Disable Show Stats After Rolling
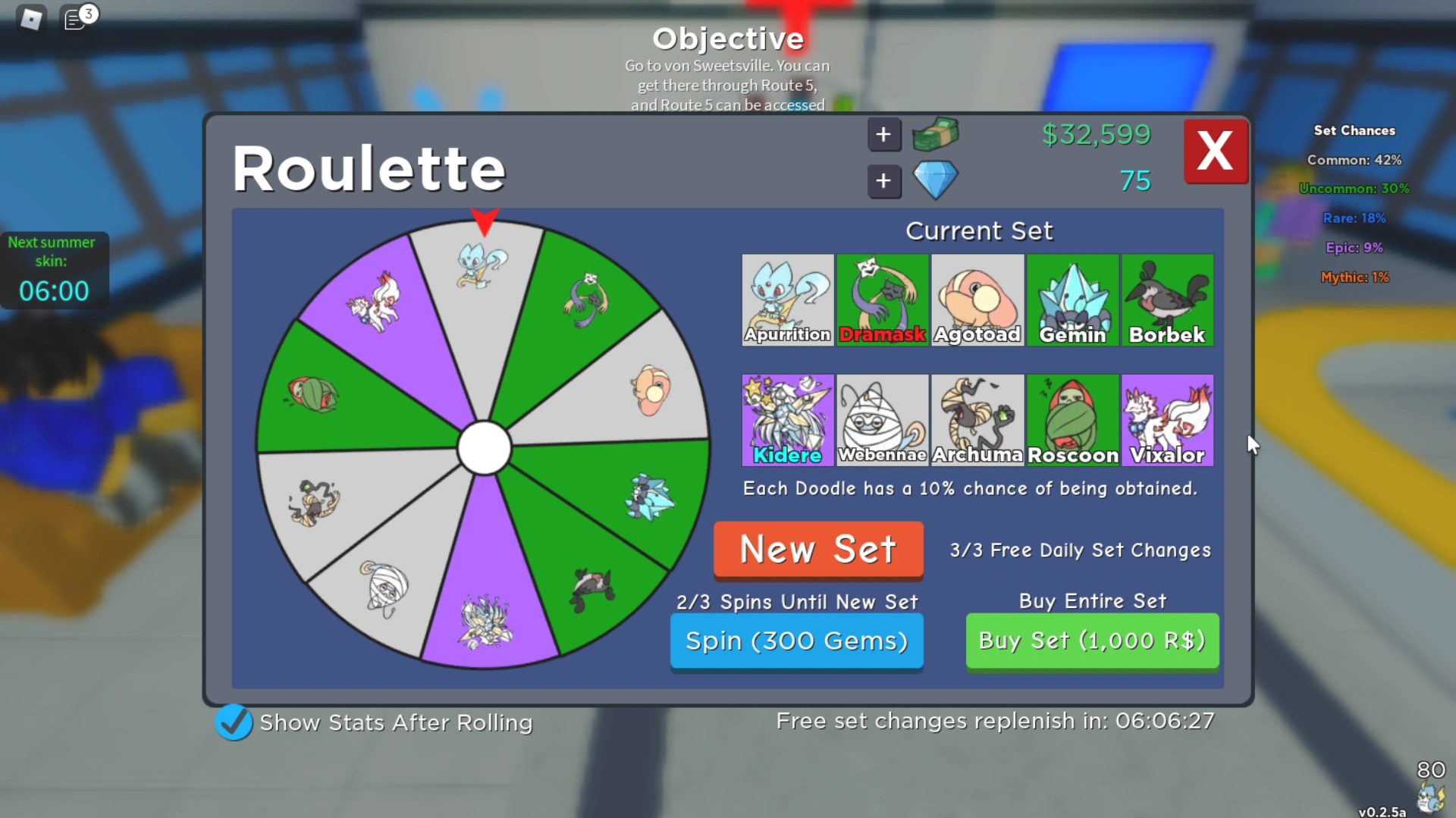The width and height of the screenshot is (1456, 818). [234, 722]
